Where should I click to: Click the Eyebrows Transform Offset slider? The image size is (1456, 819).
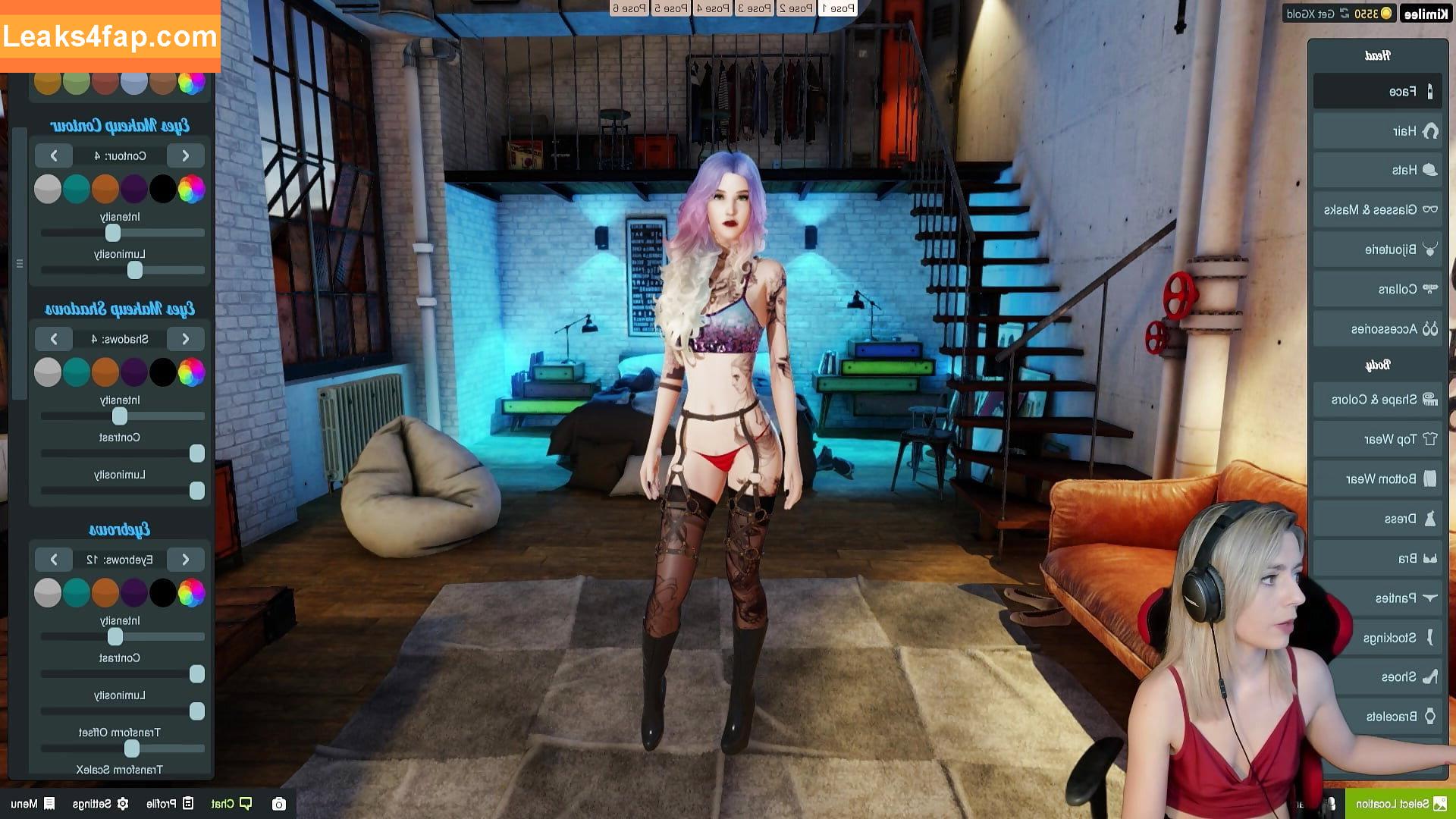click(x=123, y=748)
